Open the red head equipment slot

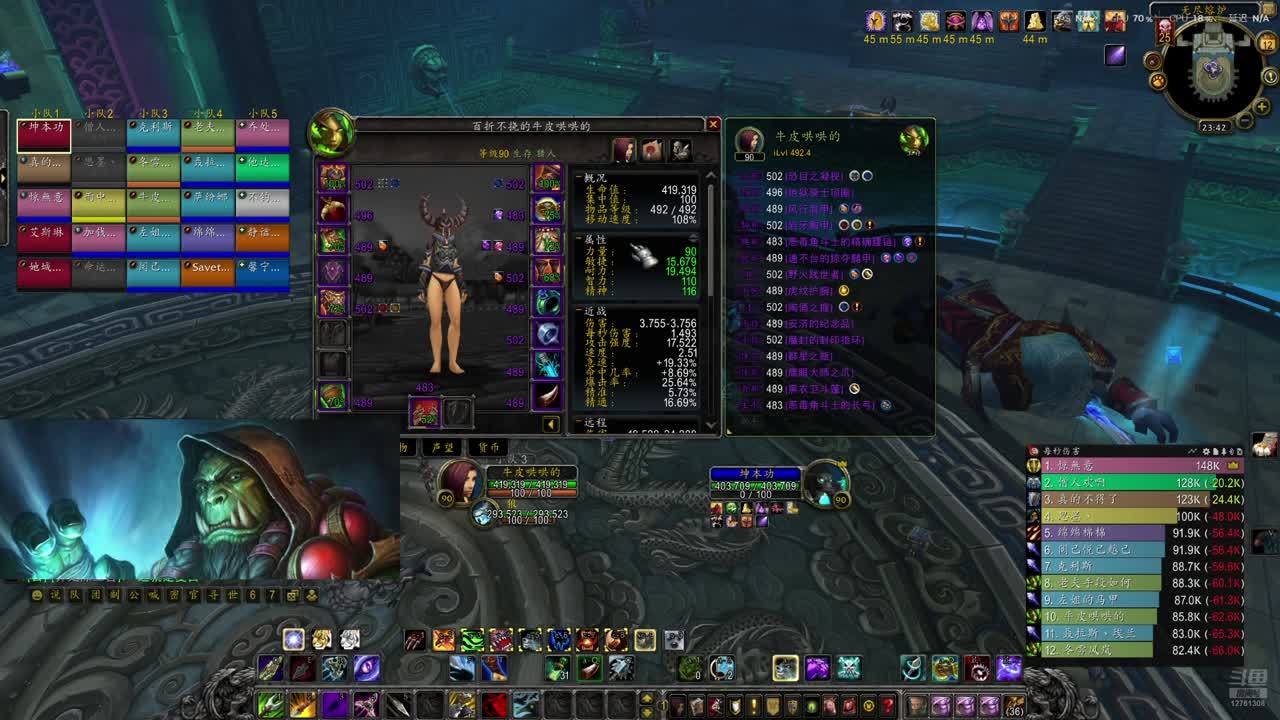332,178
